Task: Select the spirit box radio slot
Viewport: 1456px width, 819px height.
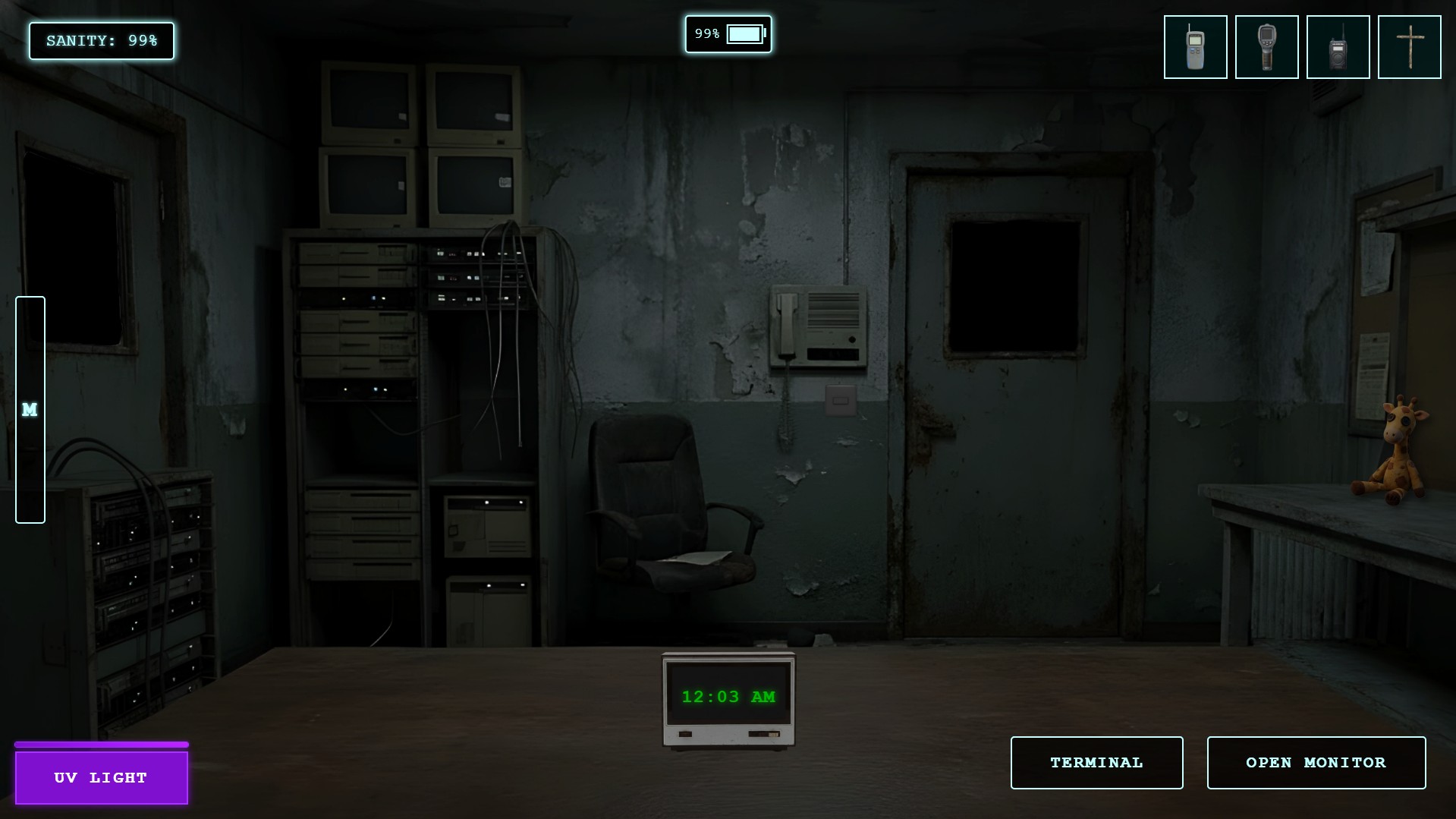Action: point(1338,47)
